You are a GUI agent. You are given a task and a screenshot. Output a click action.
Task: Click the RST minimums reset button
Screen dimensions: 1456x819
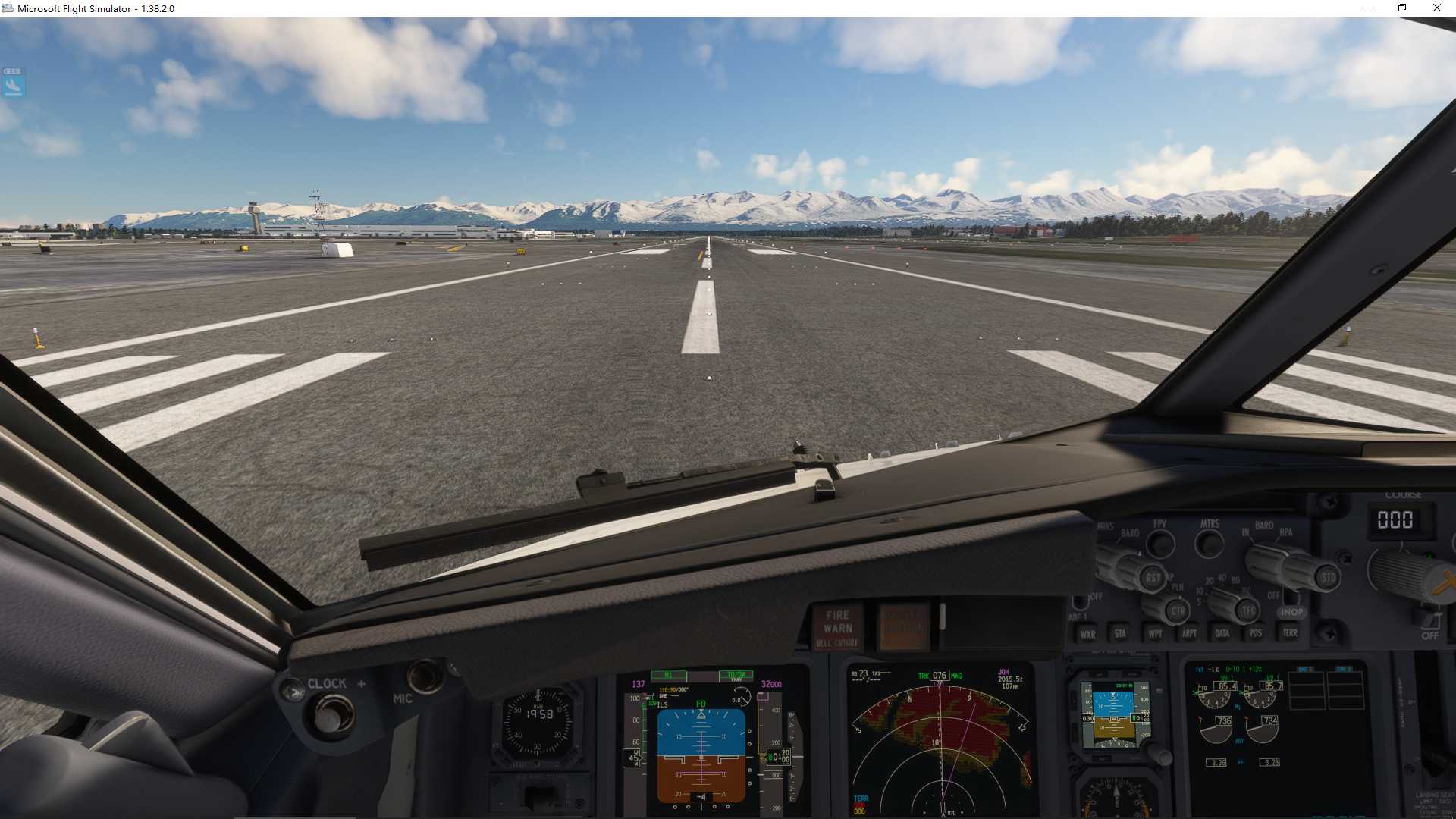coord(1153,578)
